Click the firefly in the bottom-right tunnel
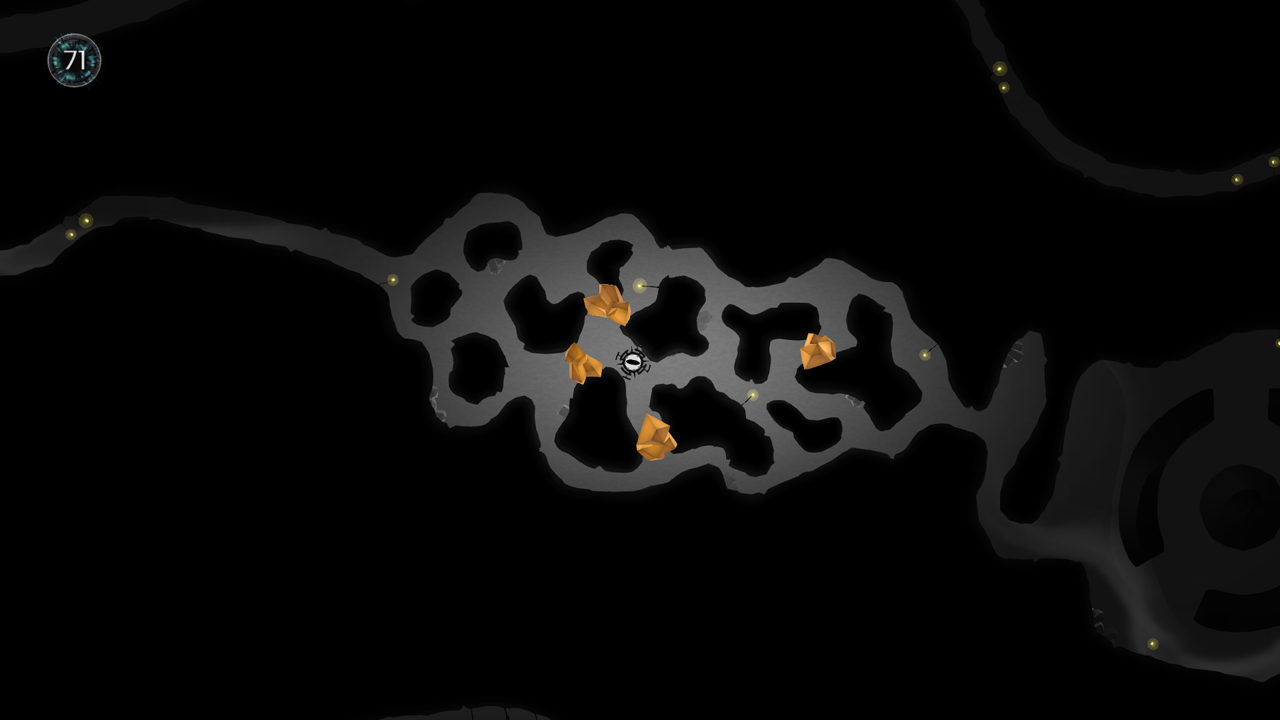 pos(1155,645)
